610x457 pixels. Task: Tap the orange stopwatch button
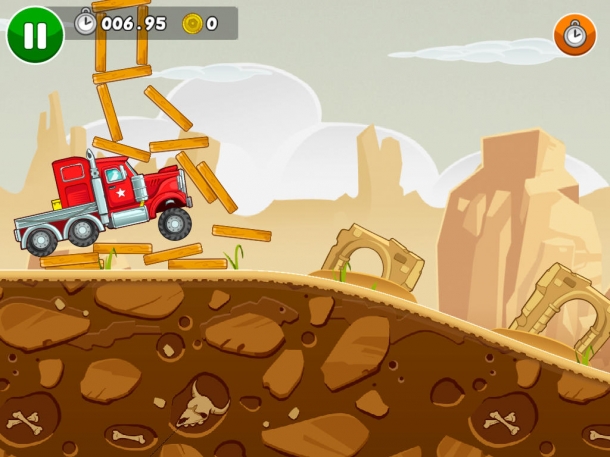pyautogui.click(x=574, y=35)
